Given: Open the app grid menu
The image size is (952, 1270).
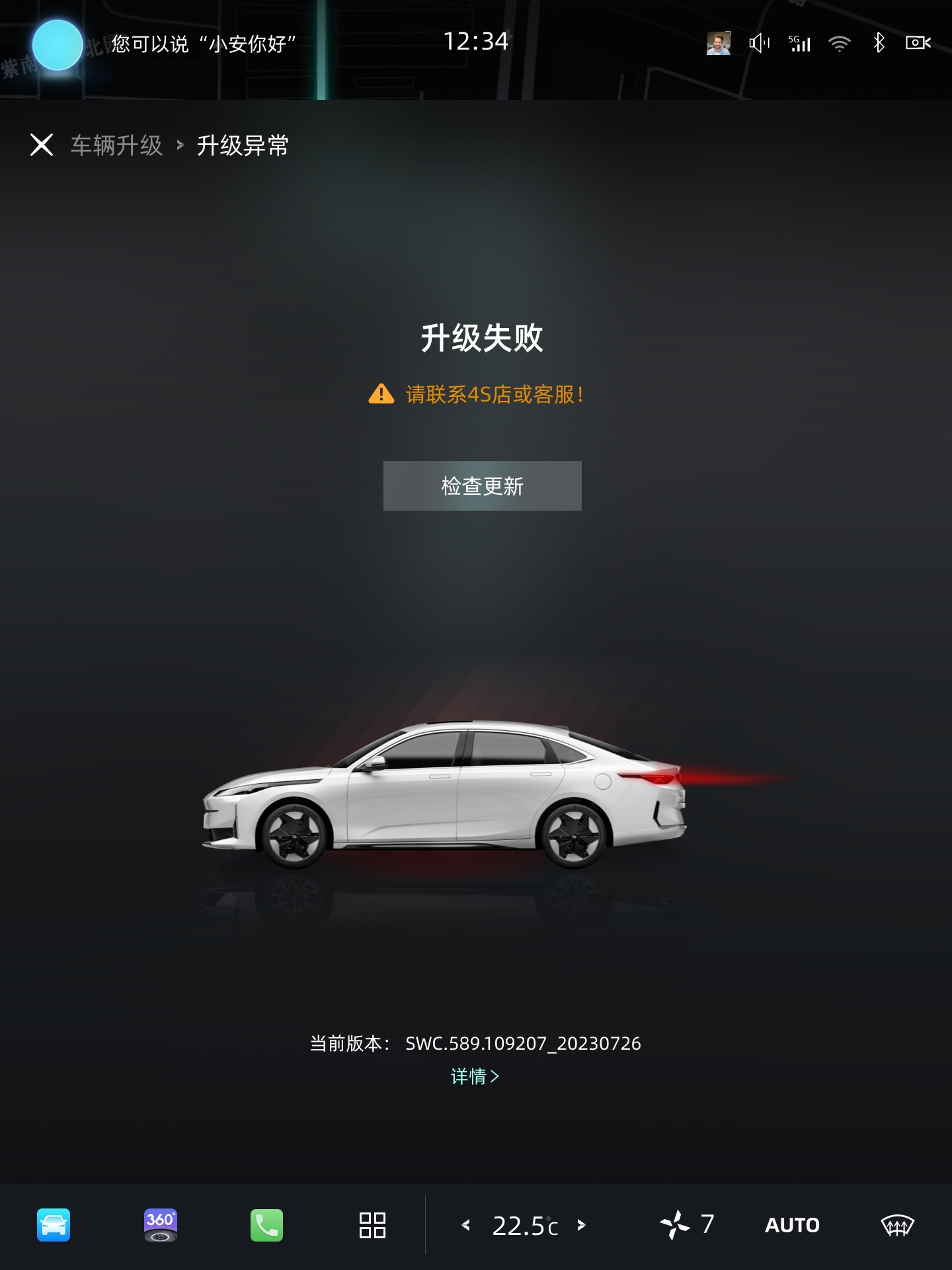Looking at the screenshot, I should click(x=372, y=1225).
